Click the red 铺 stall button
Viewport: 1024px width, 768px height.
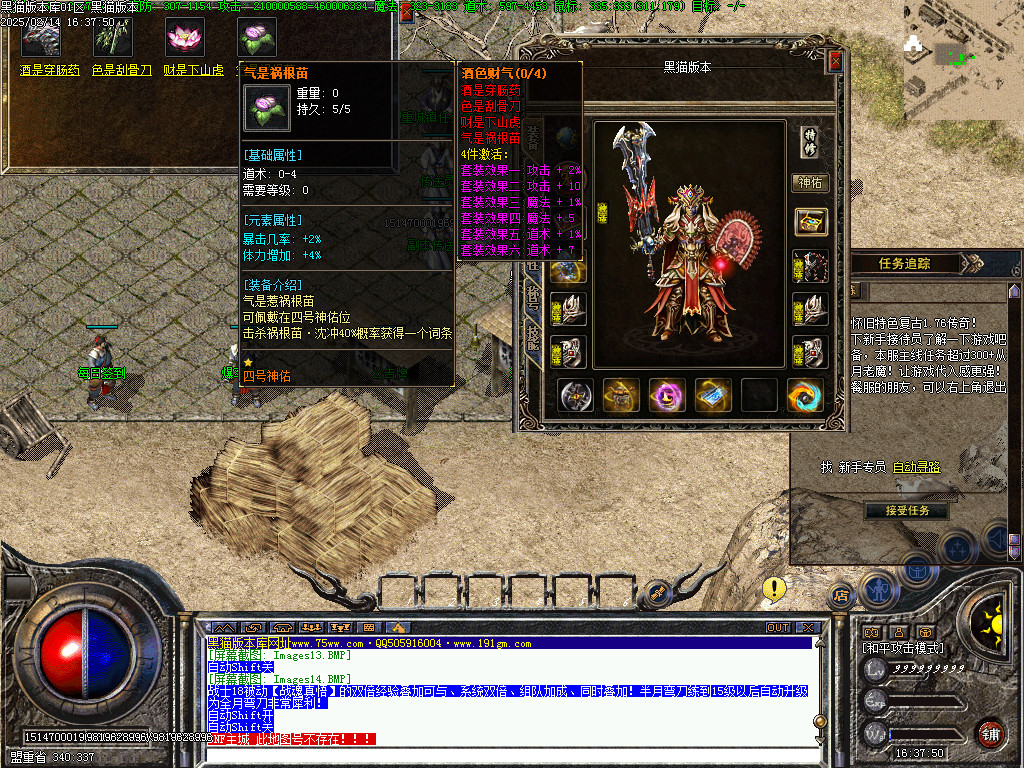point(990,735)
